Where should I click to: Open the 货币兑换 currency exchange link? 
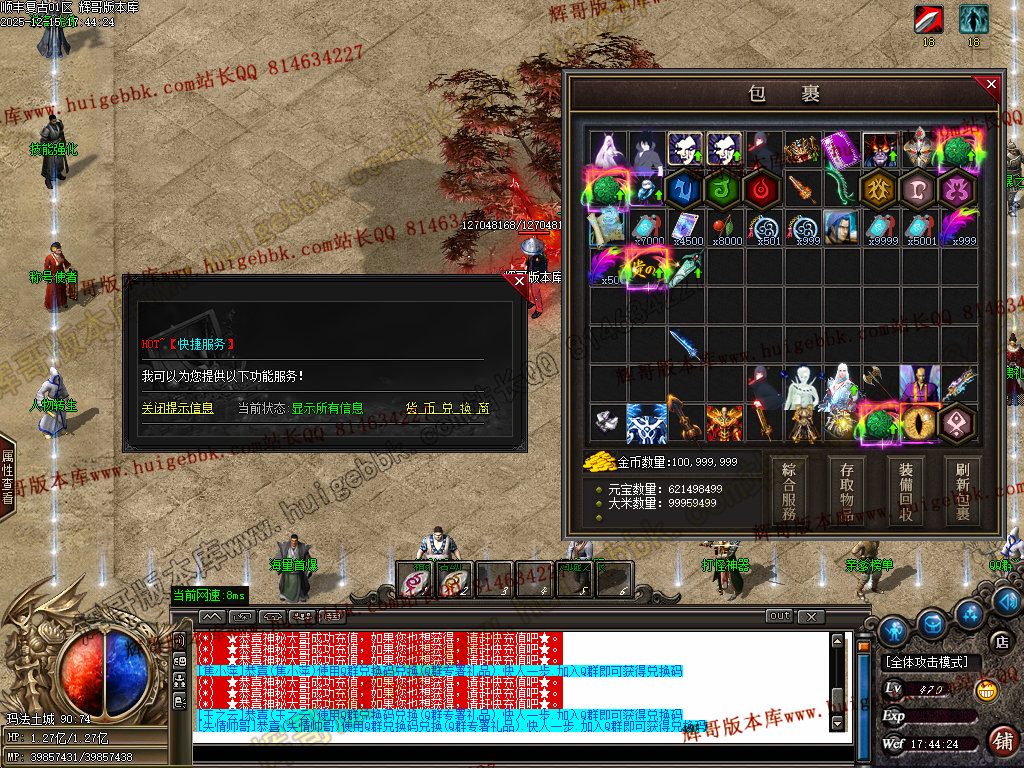click(x=447, y=409)
